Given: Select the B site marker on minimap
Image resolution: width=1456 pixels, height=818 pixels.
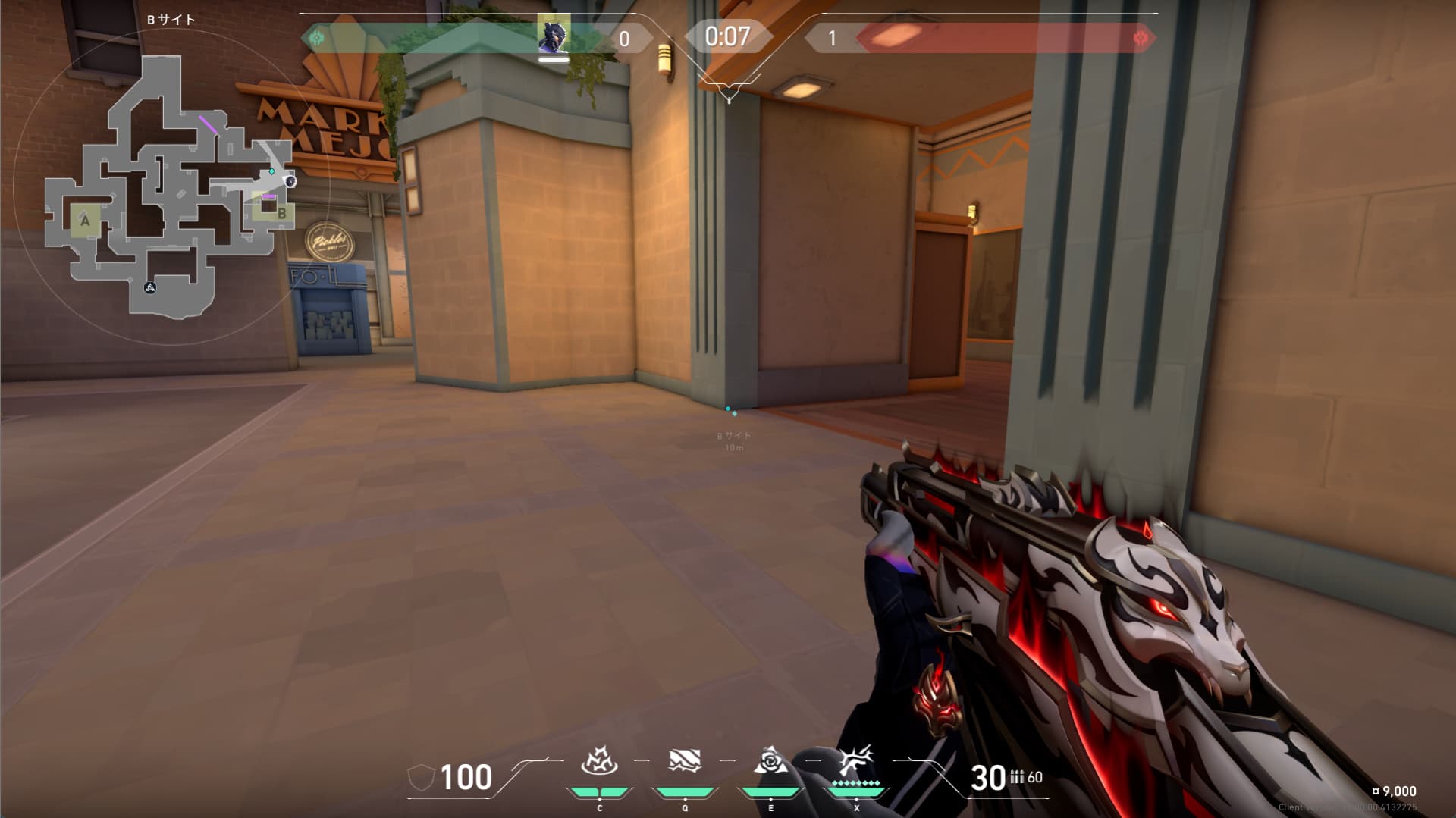Looking at the screenshot, I should pyautogui.click(x=281, y=213).
